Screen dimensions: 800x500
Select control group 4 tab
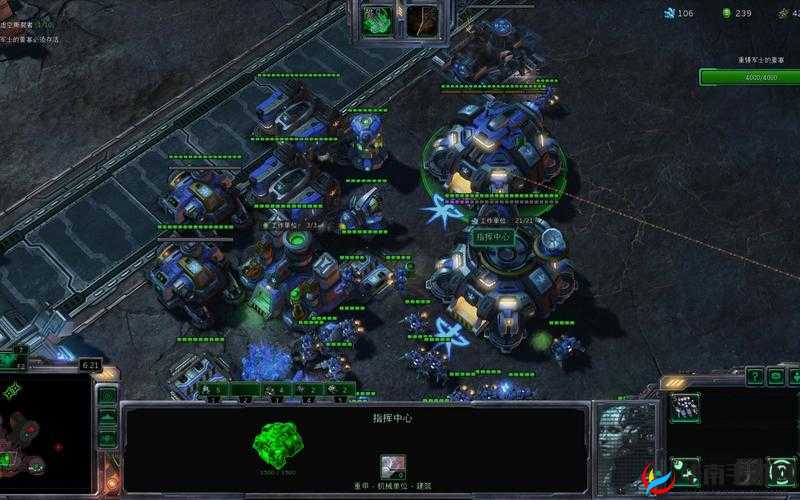(x=306, y=389)
